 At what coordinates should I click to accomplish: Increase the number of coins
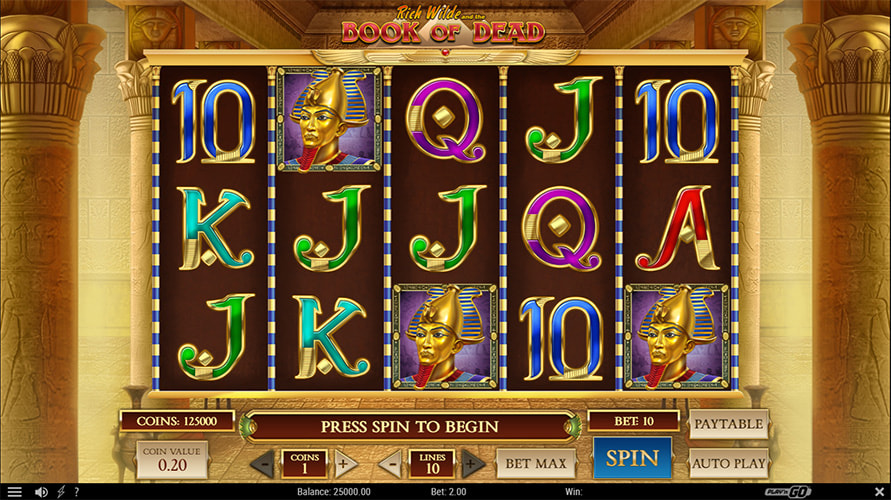click(x=345, y=463)
